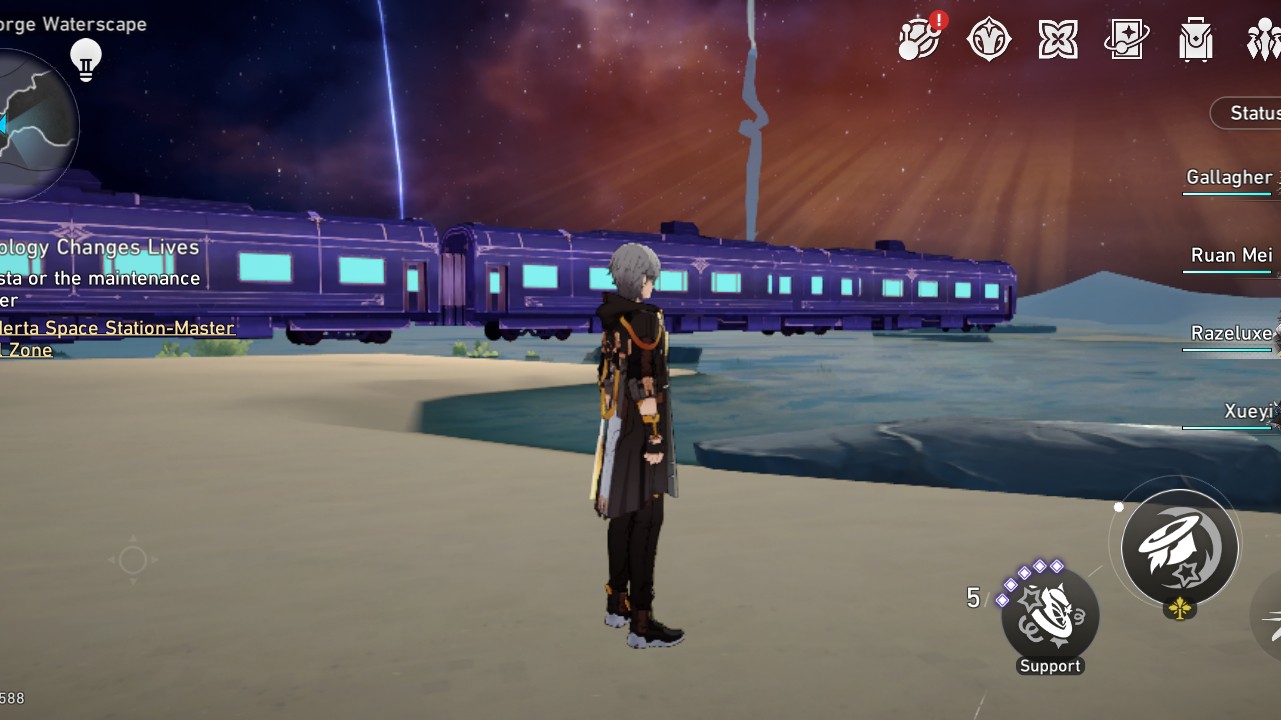Image resolution: width=1281 pixels, height=720 pixels.
Task: Open the Status panel
Action: (x=1255, y=113)
